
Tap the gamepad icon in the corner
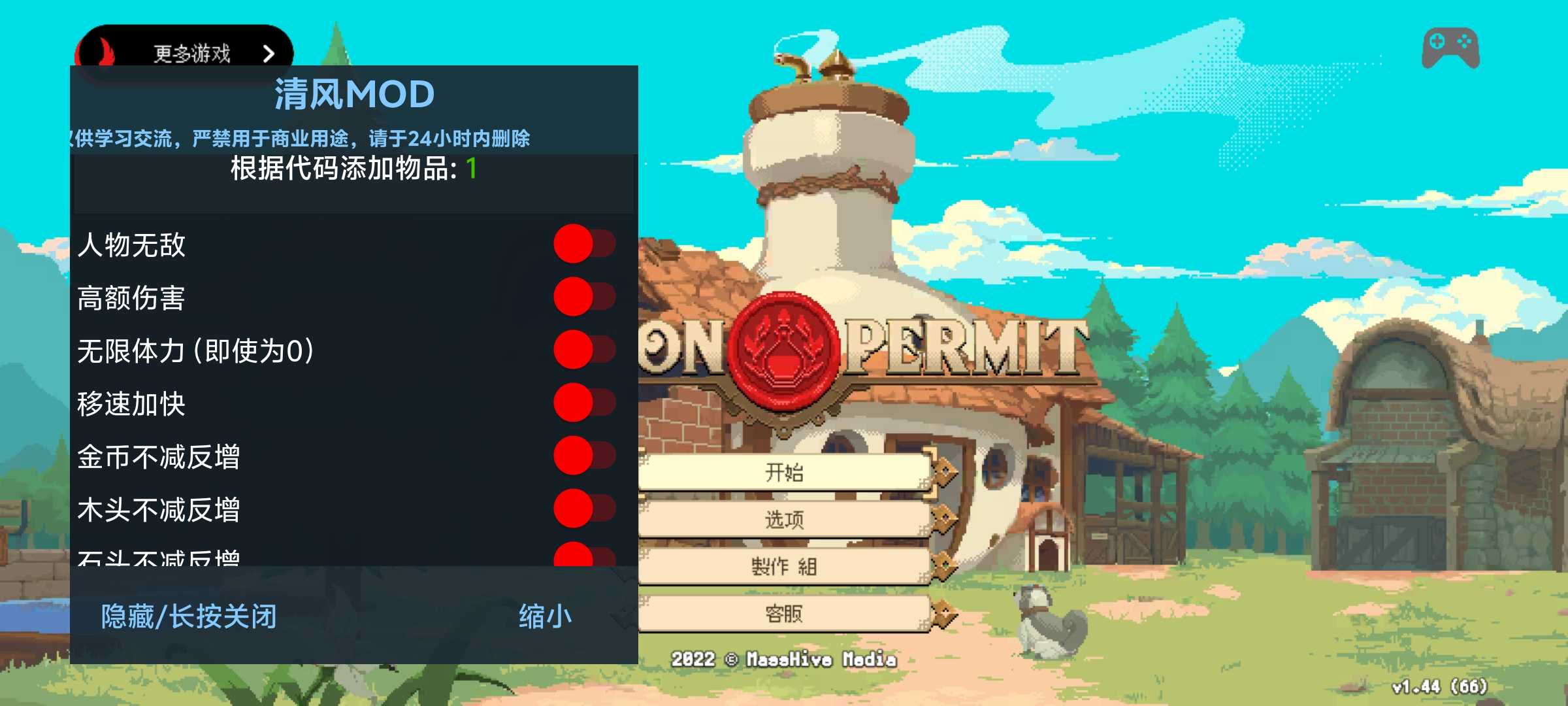[1450, 48]
